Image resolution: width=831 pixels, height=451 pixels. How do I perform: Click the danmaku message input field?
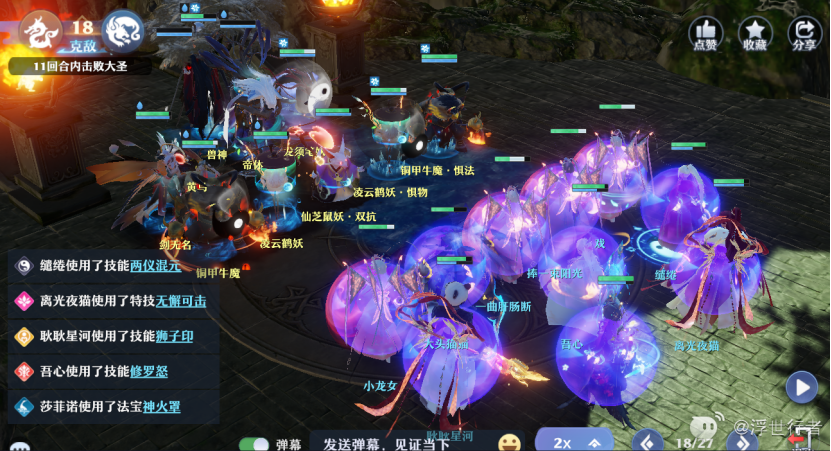point(400,442)
